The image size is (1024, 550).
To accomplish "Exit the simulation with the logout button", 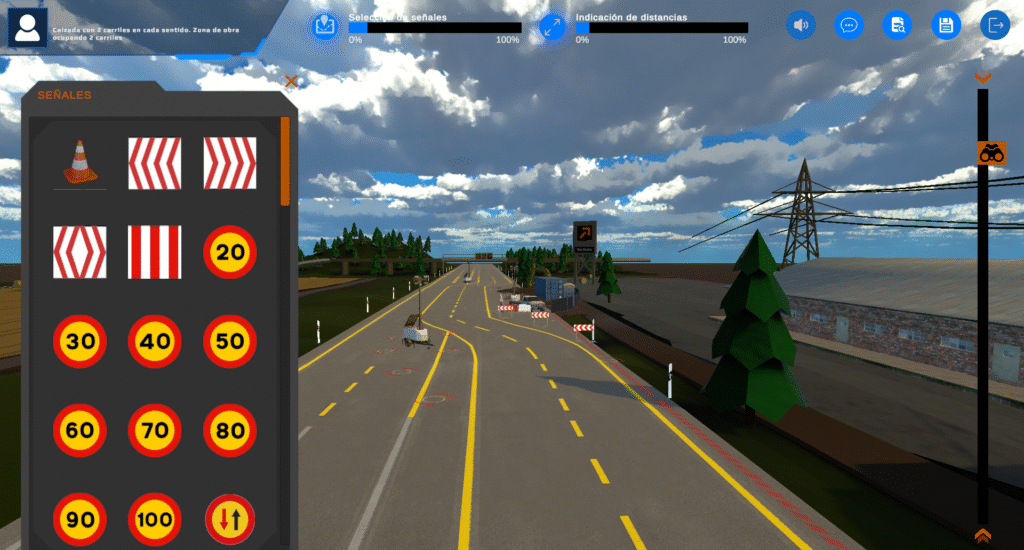I will pyautogui.click(x=995, y=25).
